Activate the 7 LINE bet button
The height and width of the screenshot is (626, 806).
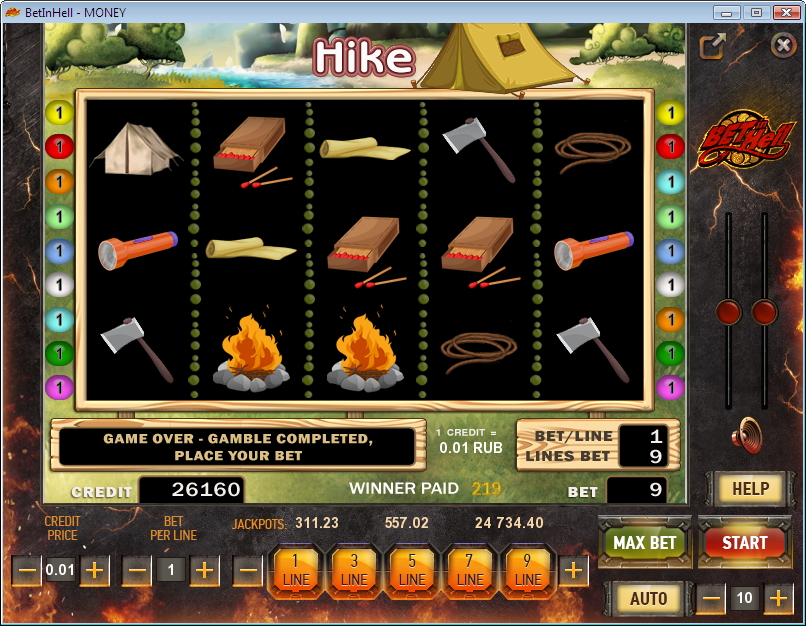click(x=470, y=571)
